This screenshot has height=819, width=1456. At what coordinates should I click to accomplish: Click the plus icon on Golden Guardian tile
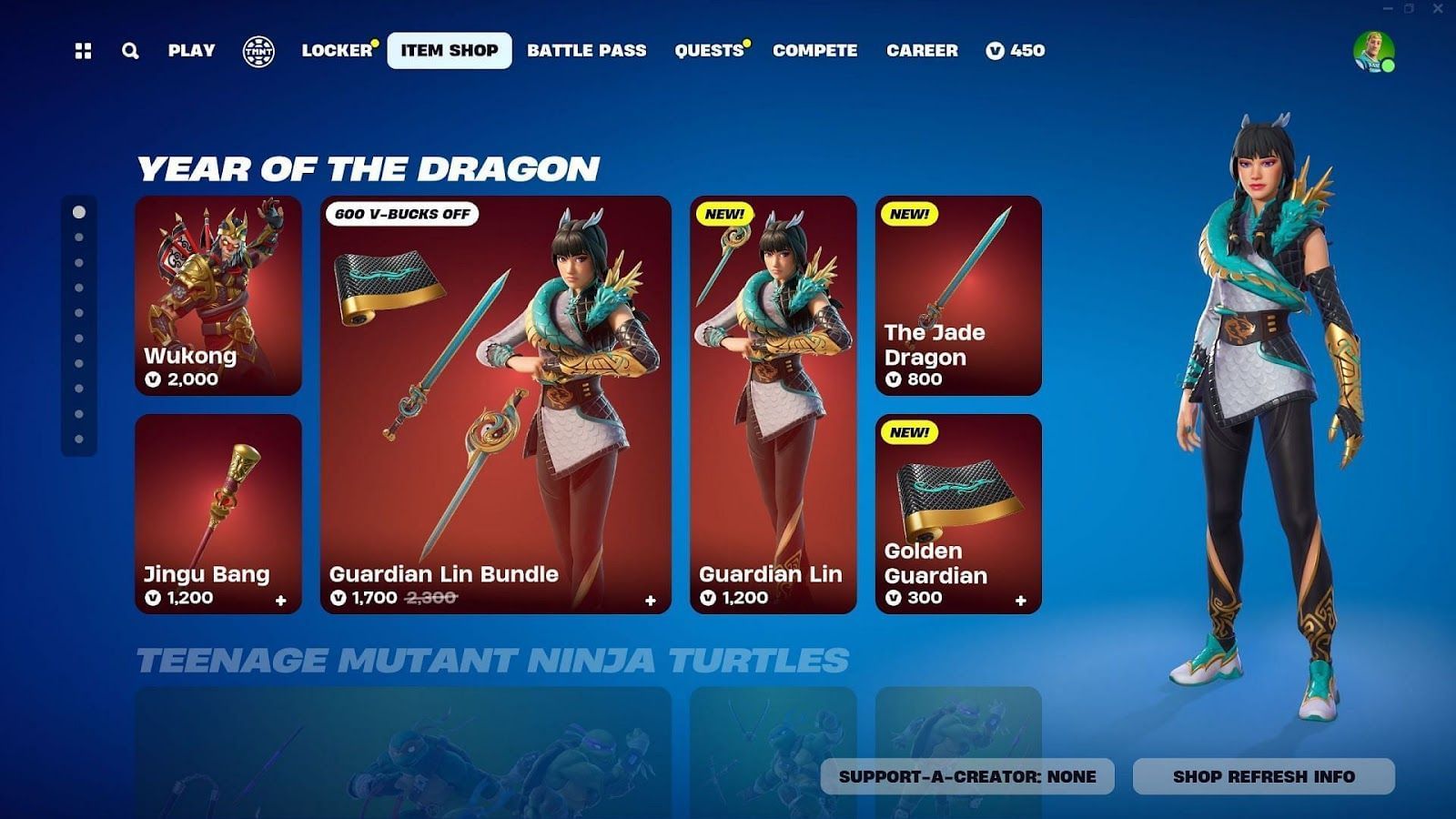1019,601
